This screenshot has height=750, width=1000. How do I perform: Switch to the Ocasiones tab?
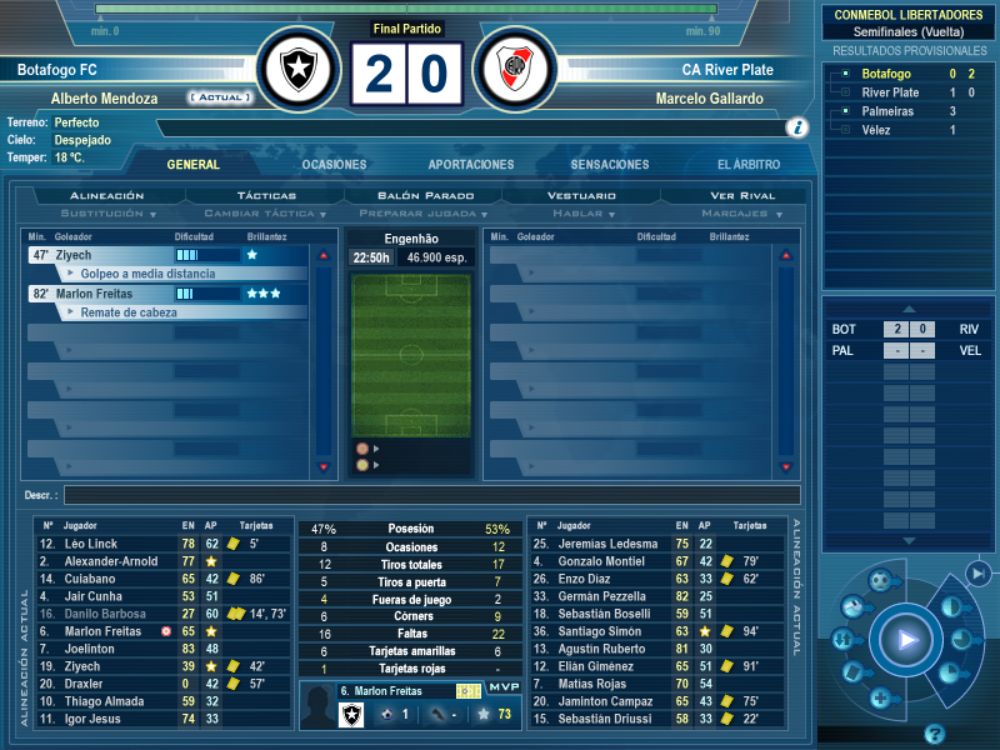(334, 165)
